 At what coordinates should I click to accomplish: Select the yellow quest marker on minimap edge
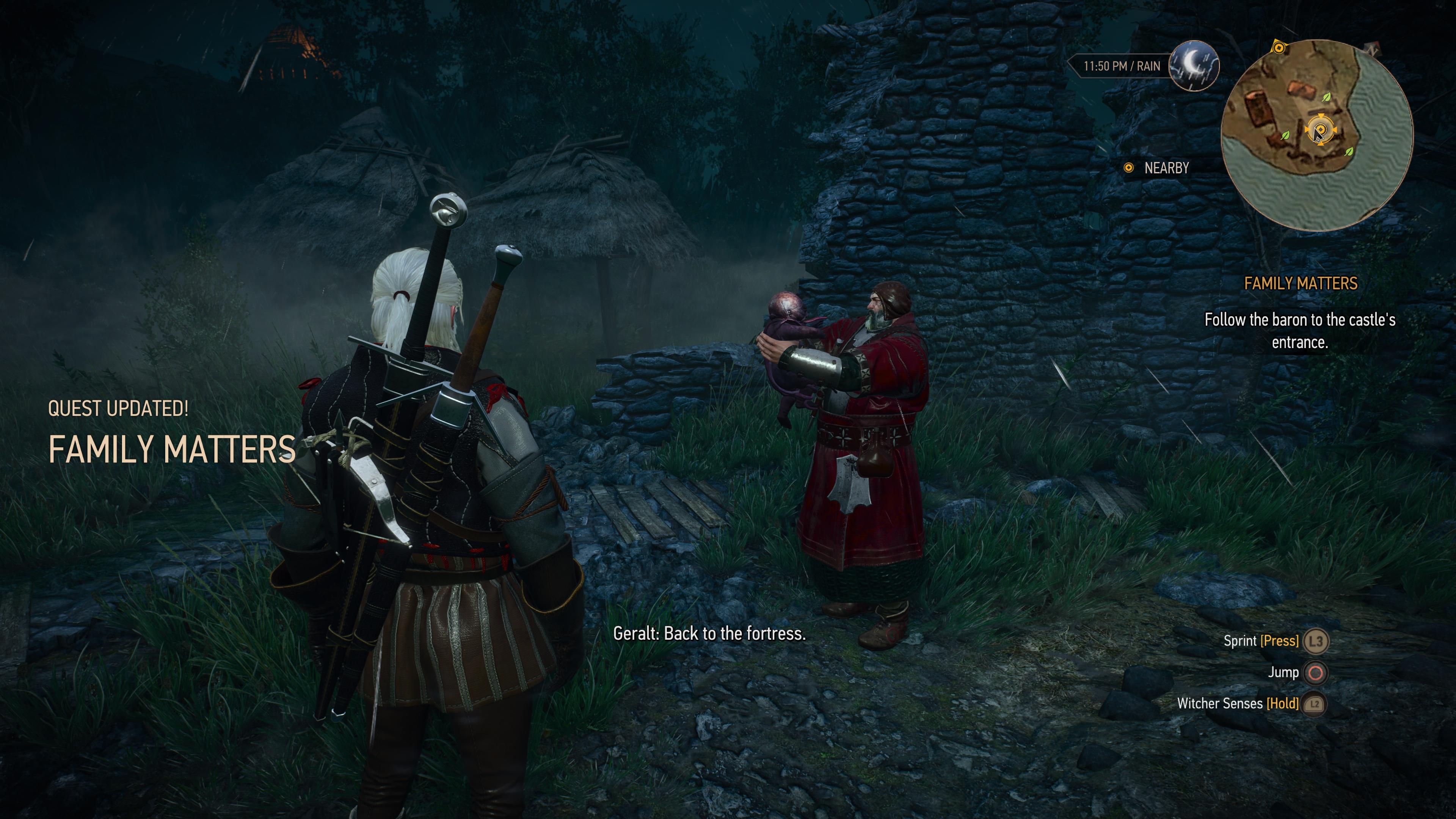pyautogui.click(x=1279, y=48)
